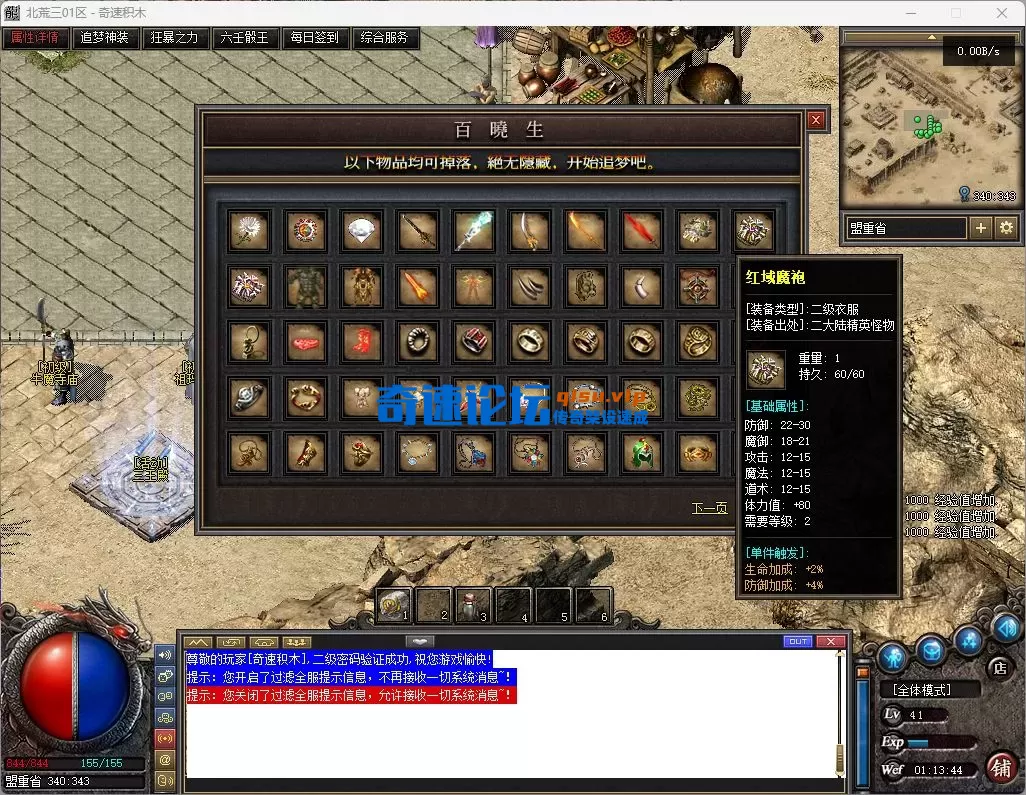The height and width of the screenshot is (795, 1026).
Task: Close the 百晓生 item window
Action: tap(816, 120)
